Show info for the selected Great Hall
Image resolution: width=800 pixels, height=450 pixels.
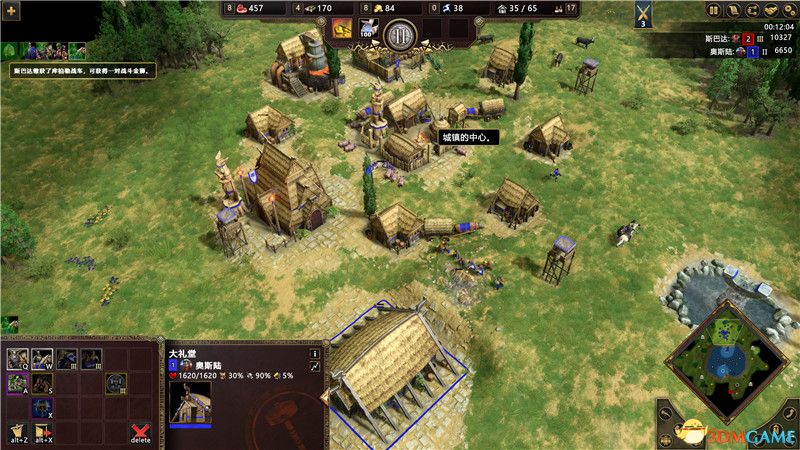pos(314,353)
